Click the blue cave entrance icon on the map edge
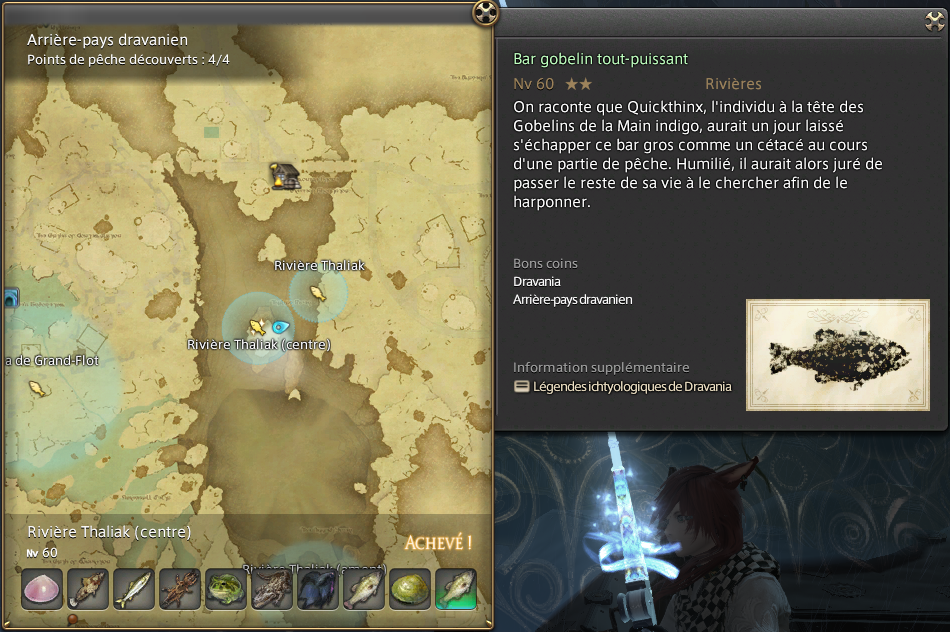The height and width of the screenshot is (632, 950). 9,298
